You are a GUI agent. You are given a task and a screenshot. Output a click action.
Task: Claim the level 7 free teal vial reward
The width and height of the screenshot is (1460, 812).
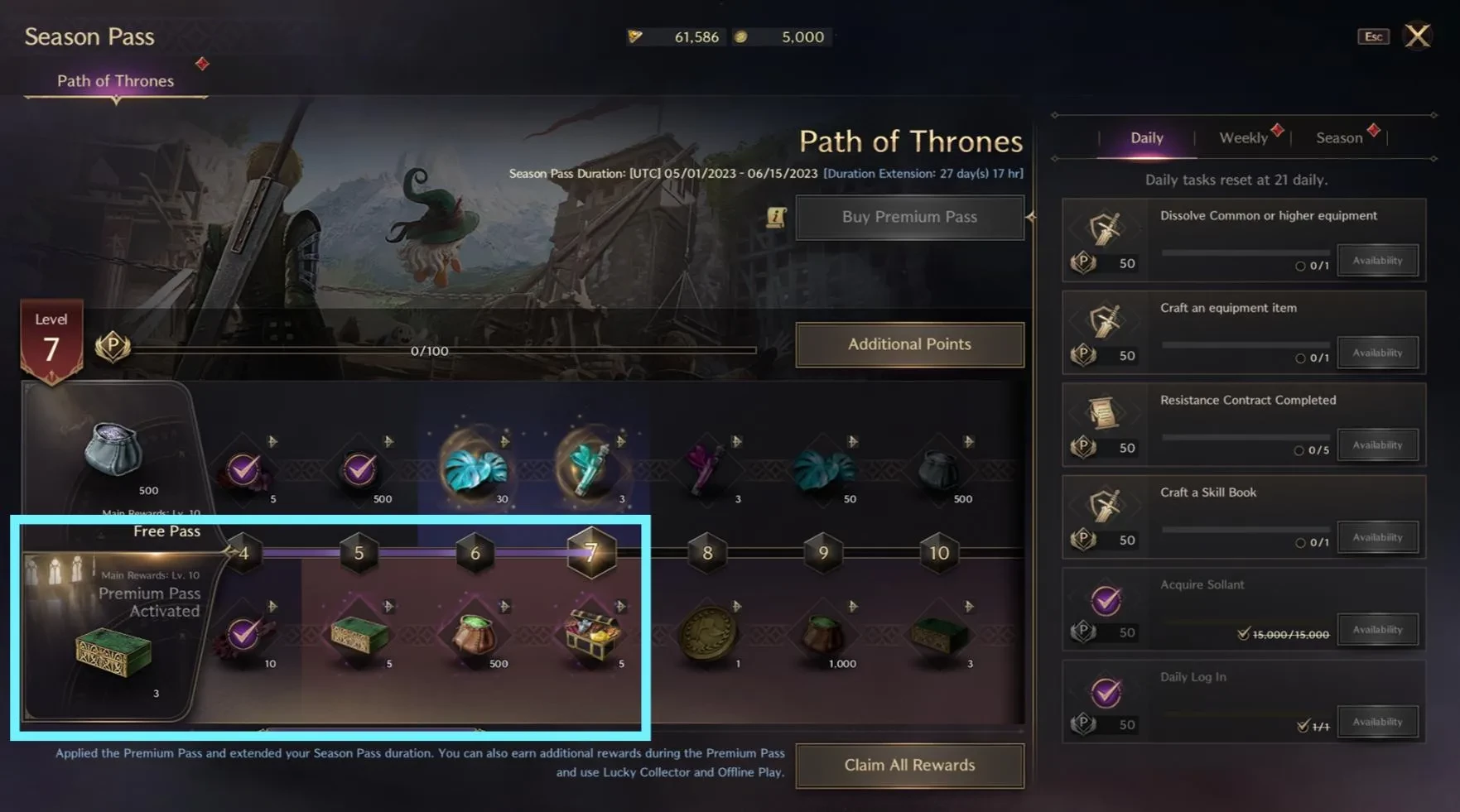click(x=590, y=469)
